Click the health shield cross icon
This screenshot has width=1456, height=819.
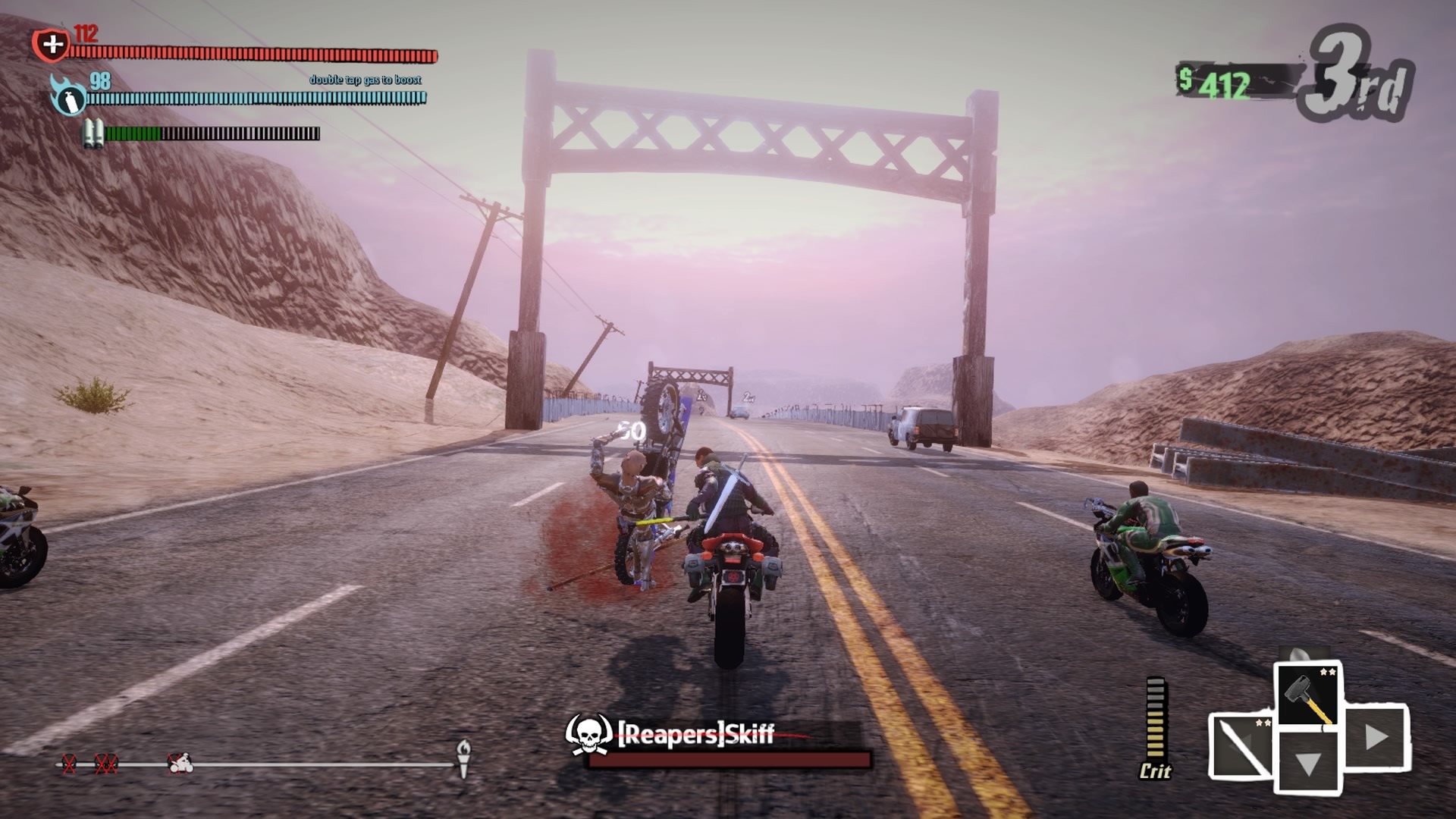[52, 44]
